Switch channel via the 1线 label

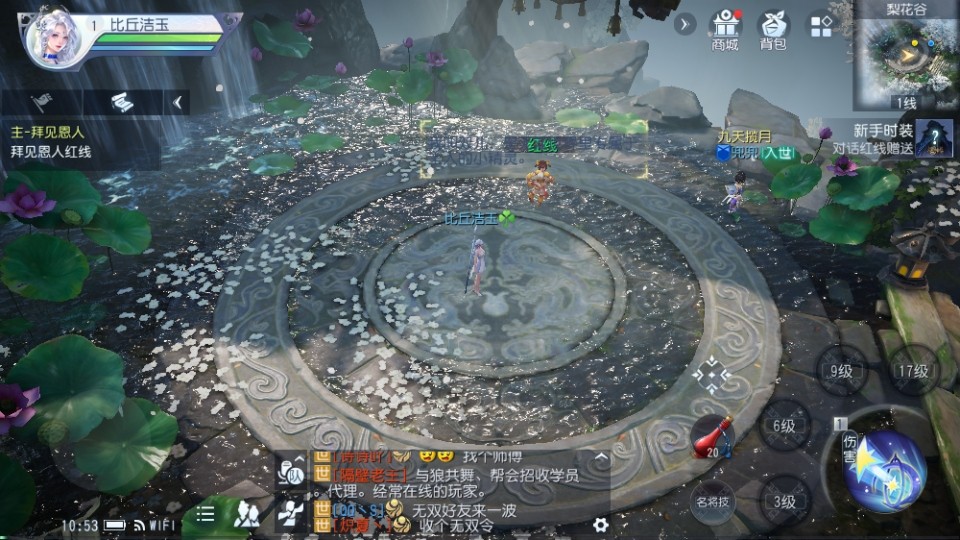point(904,102)
